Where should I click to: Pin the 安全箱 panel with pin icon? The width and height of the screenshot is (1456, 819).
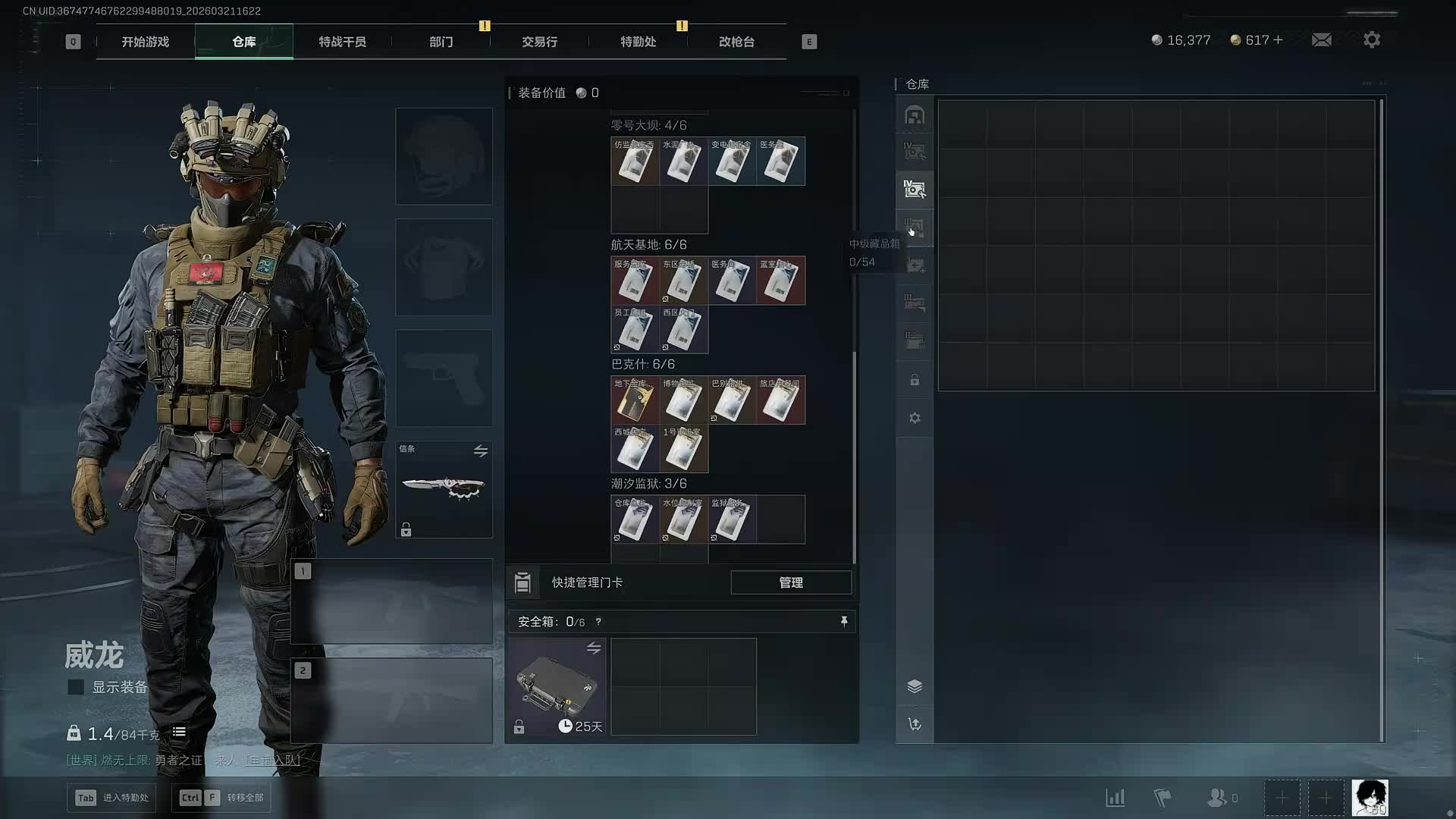tap(843, 622)
